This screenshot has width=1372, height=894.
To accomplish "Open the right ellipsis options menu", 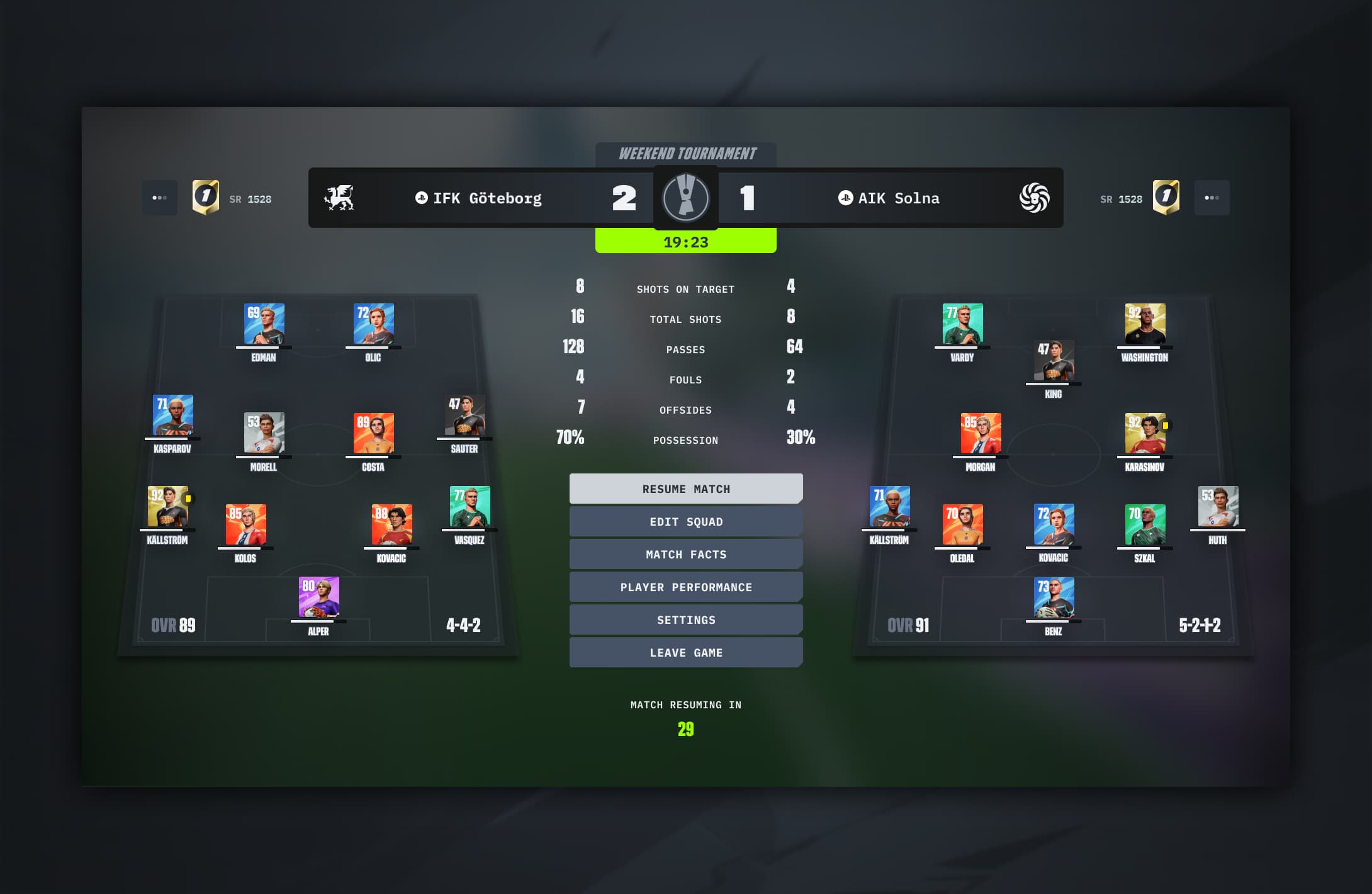I will (1212, 197).
